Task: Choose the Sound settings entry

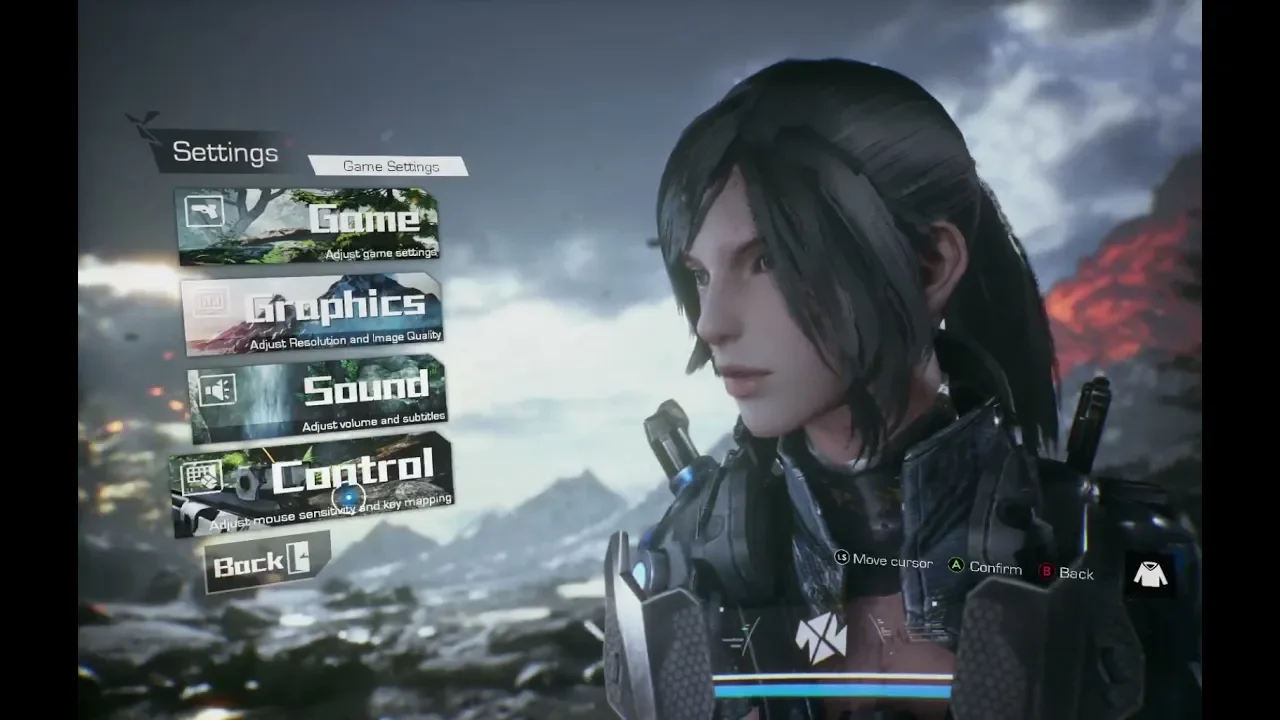Action: (318, 398)
